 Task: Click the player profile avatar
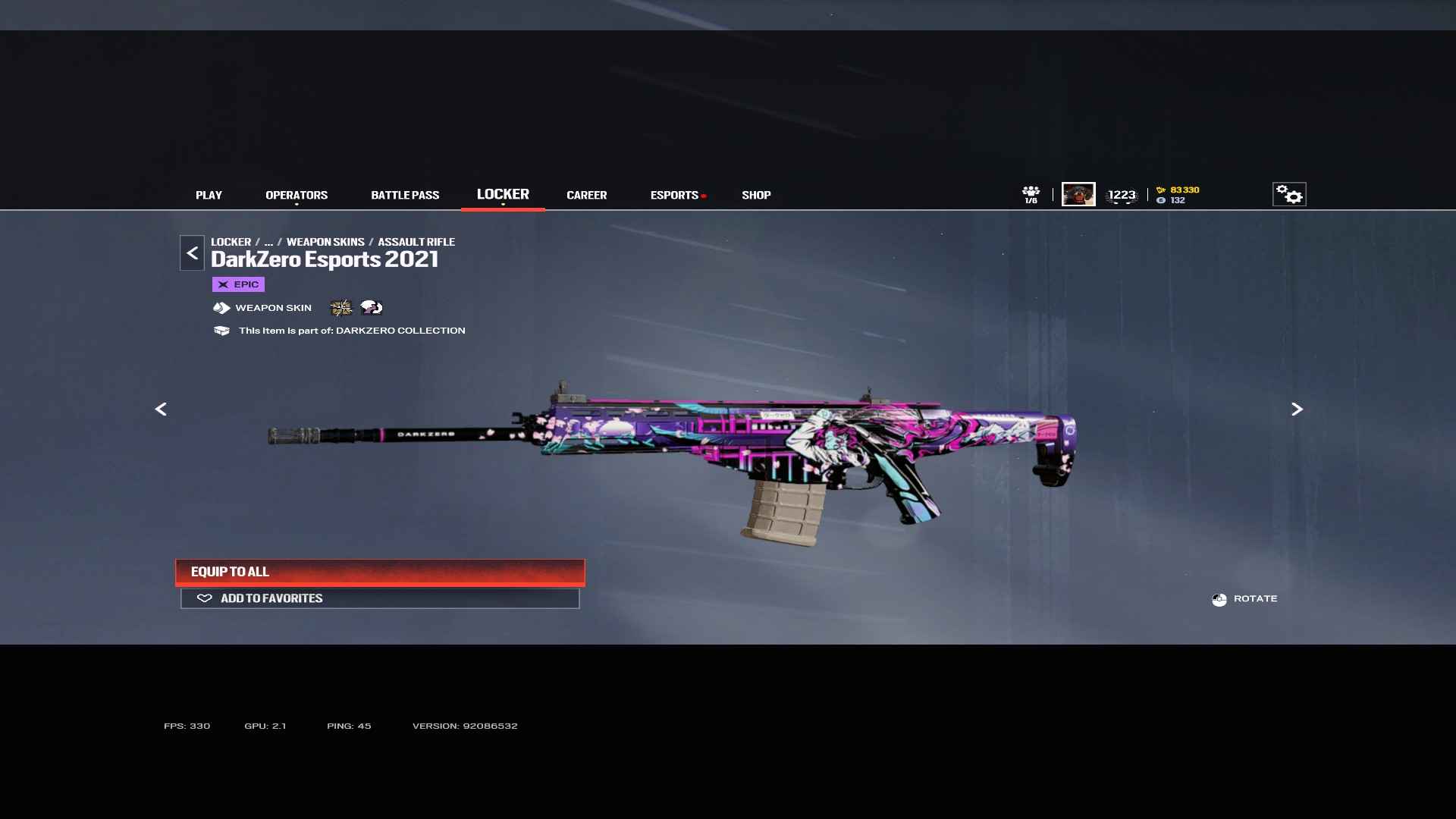[x=1078, y=194]
